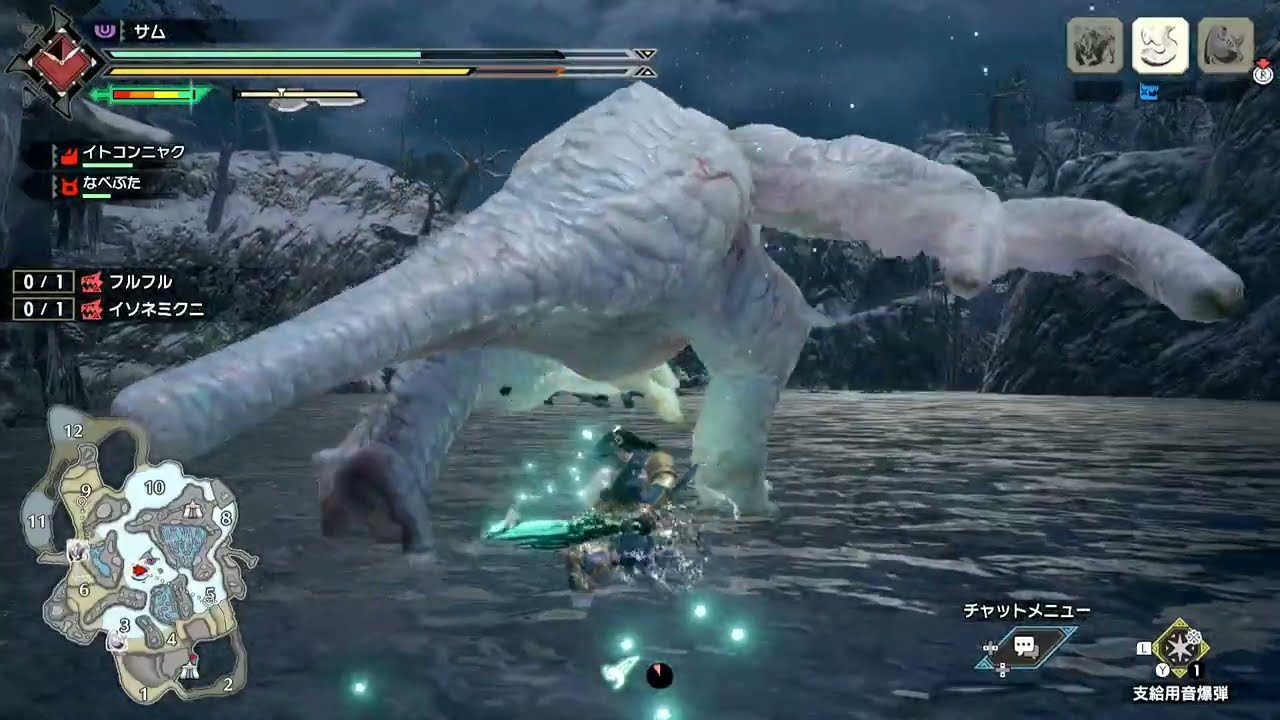Select the 支給用音爆弾 sonic bomb item slot
The image size is (1280, 720).
tap(1181, 649)
